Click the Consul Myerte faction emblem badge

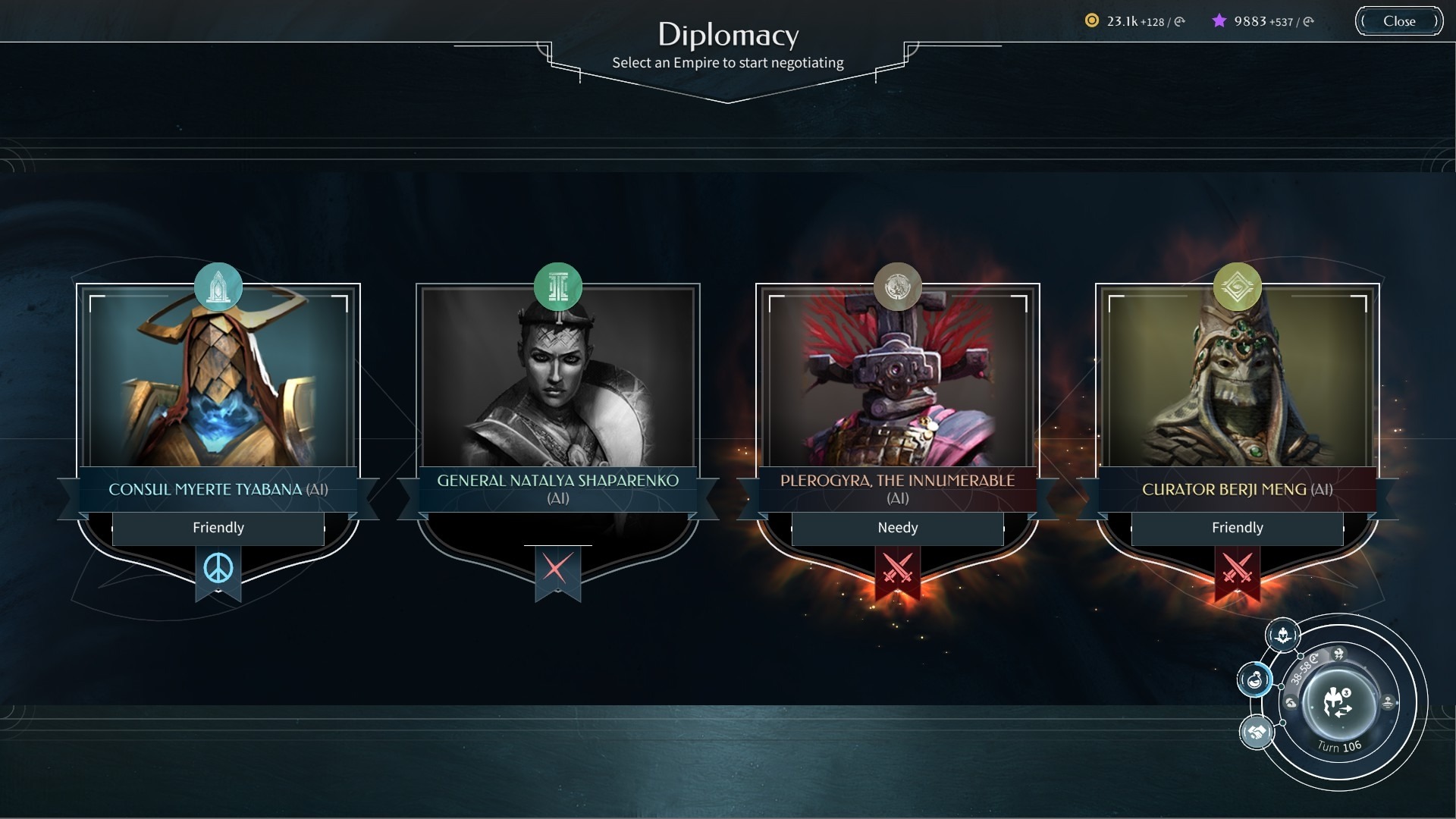(218, 287)
